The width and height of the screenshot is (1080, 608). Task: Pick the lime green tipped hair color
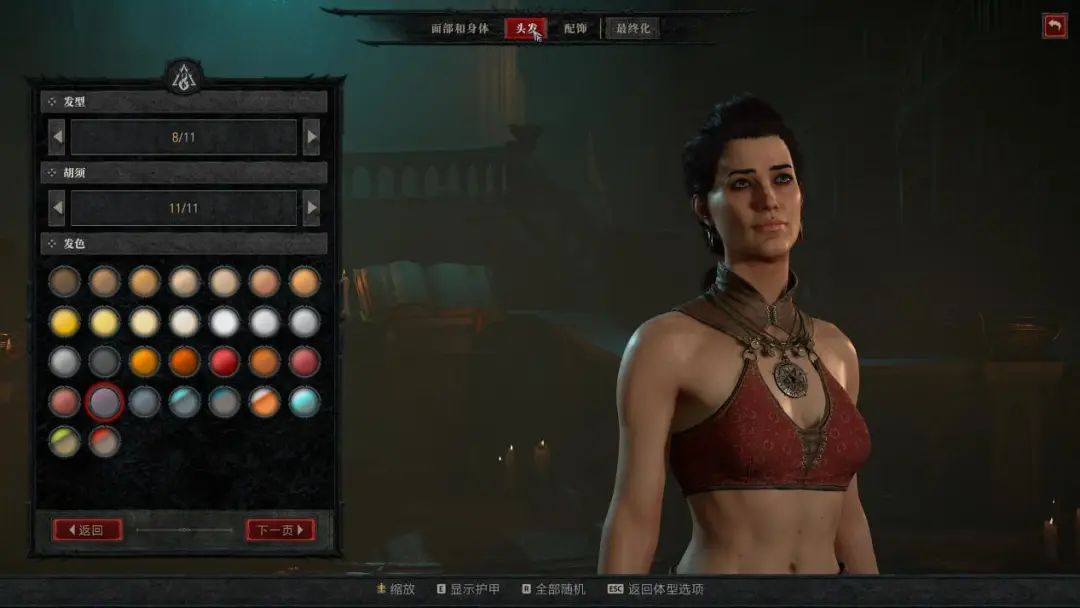(65, 441)
